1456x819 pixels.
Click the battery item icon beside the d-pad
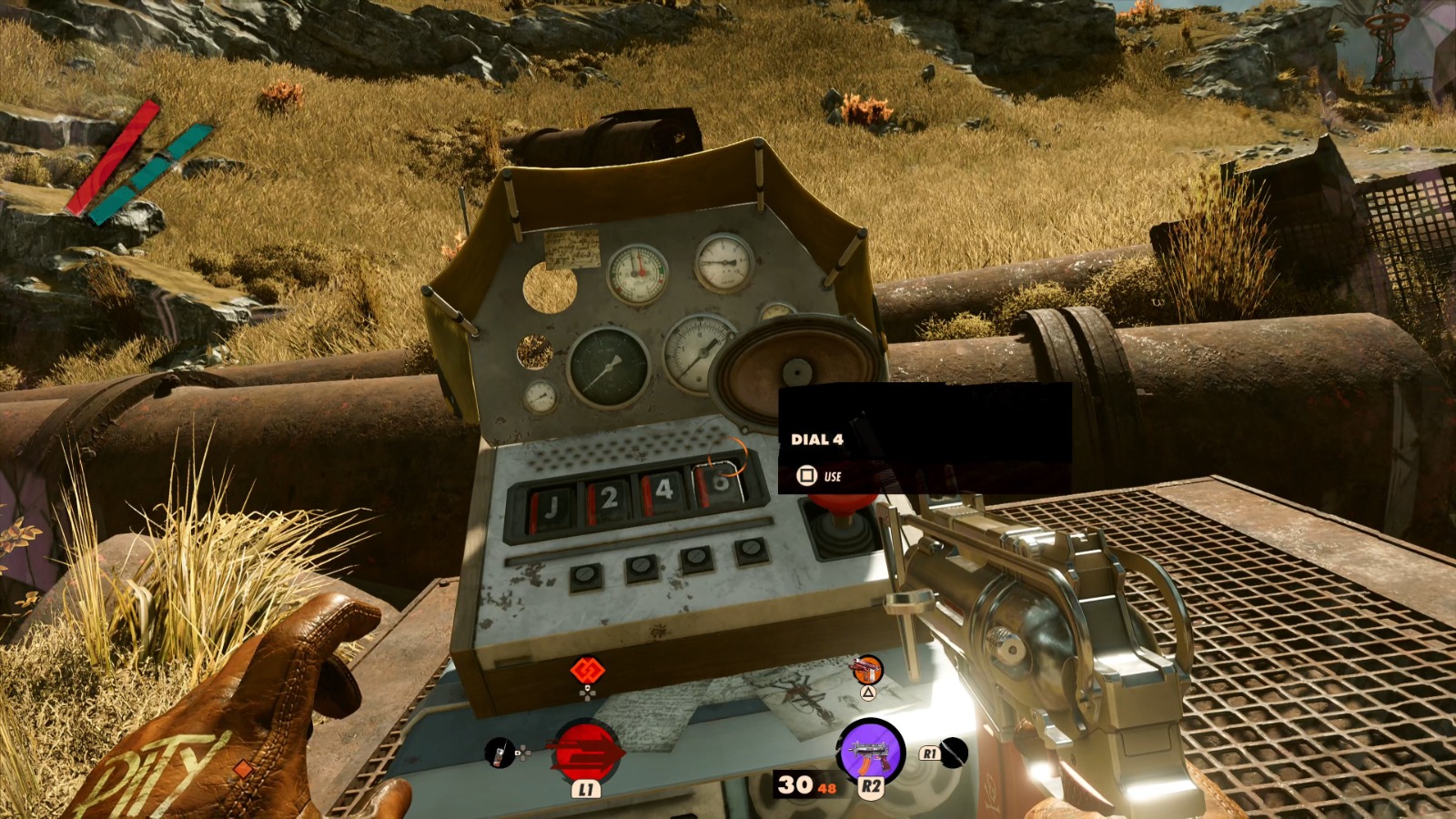499,753
